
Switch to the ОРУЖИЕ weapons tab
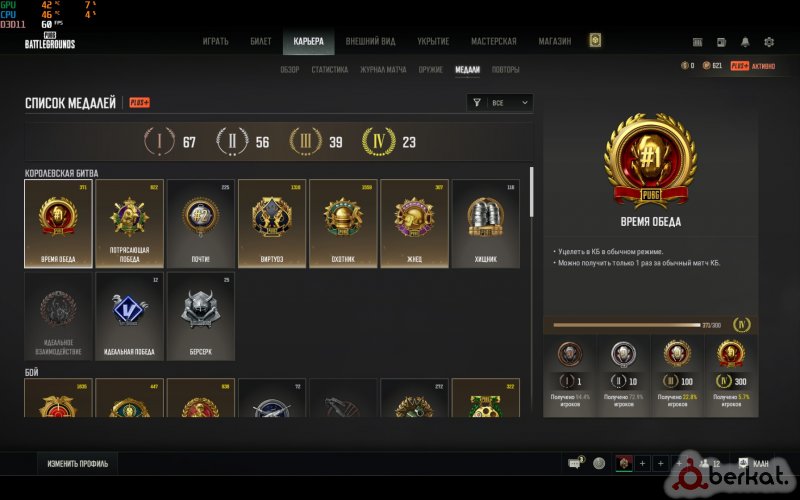(430, 70)
